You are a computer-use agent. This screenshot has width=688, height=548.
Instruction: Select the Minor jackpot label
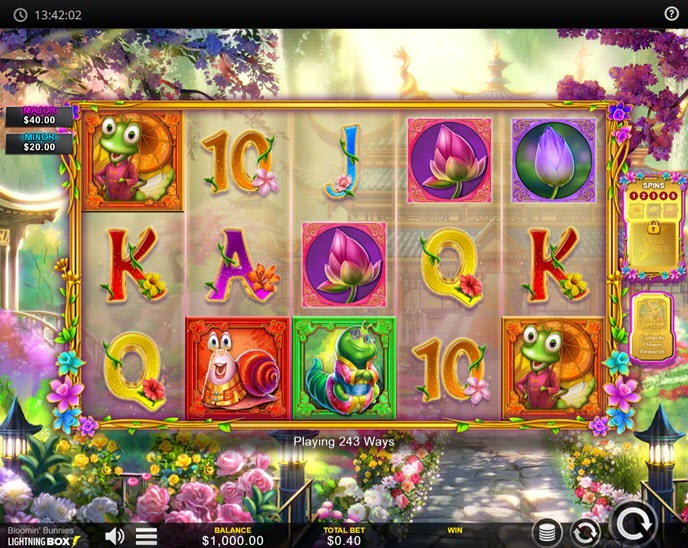click(38, 144)
